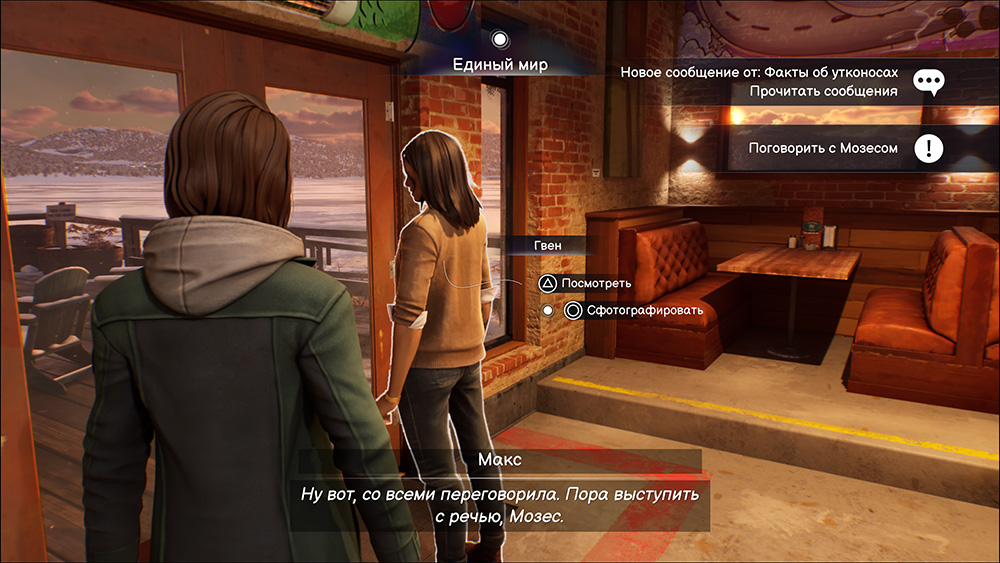This screenshot has height=563, width=1000.
Task: Click the exclamation mark objective icon
Action: point(930,149)
